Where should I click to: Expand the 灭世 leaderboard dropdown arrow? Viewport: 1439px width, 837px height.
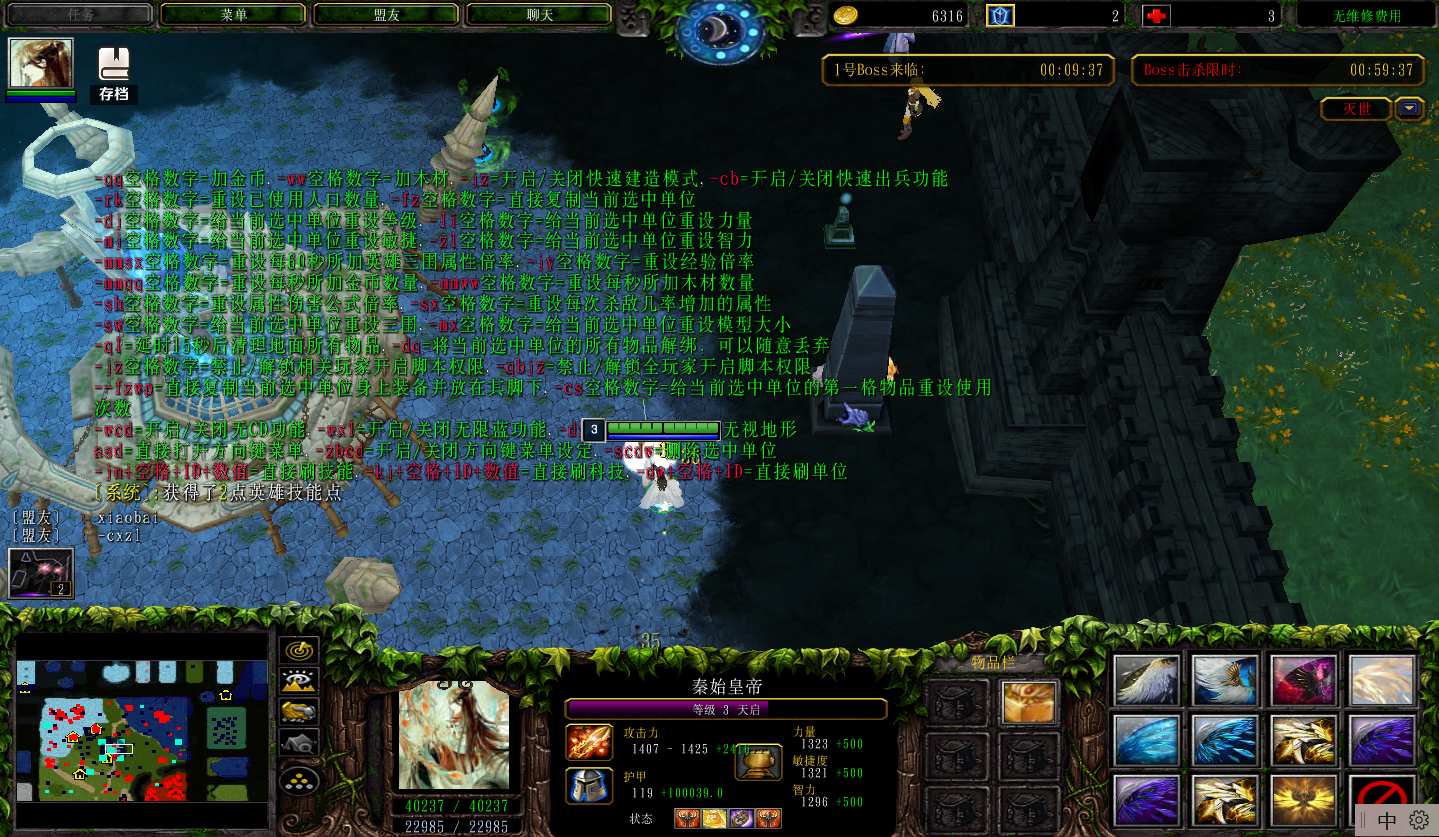[1410, 109]
